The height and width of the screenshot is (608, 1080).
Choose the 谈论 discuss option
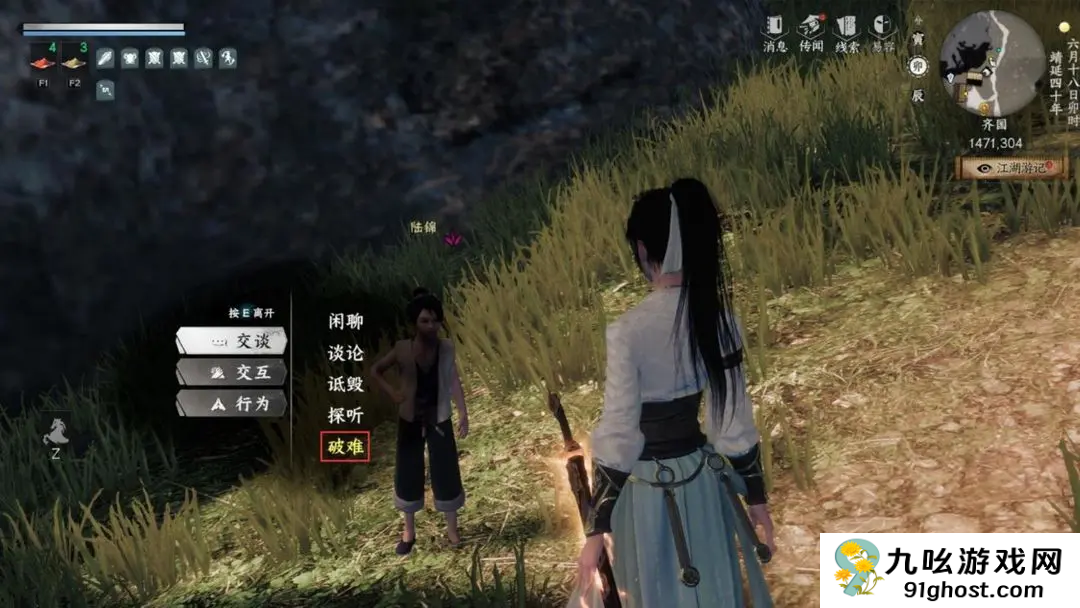[x=345, y=353]
